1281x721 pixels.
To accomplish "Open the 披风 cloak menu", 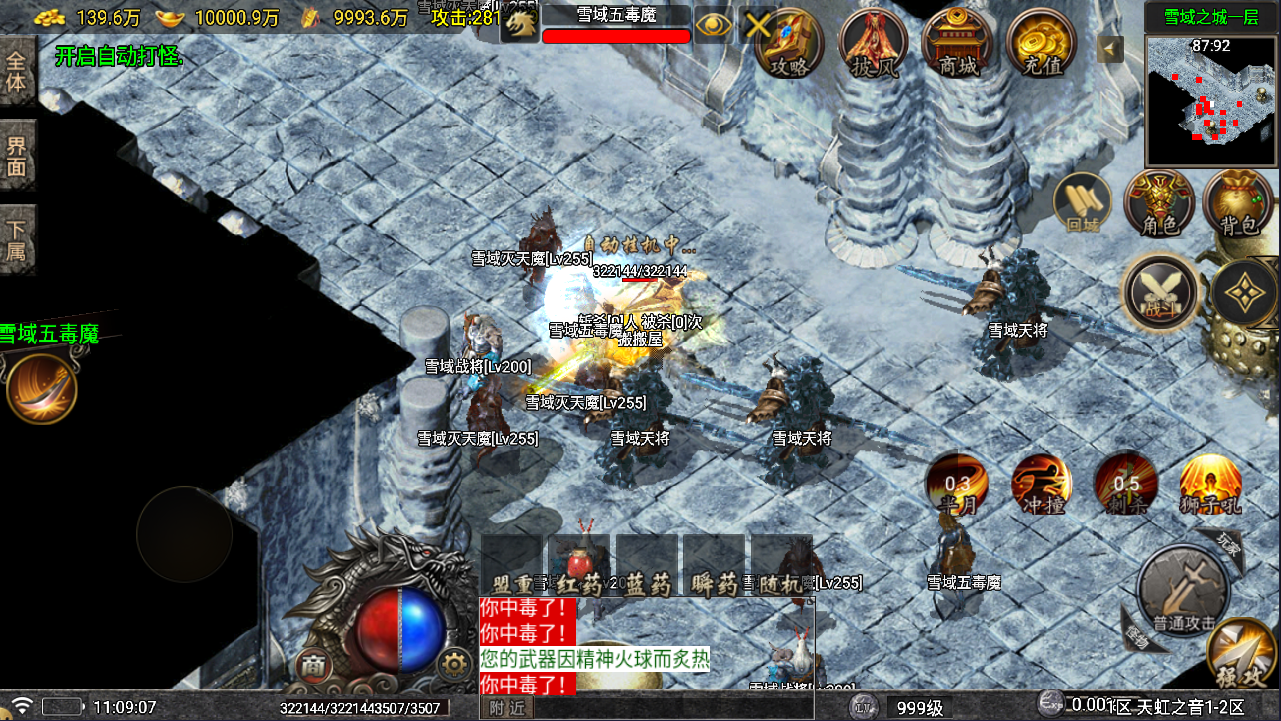I will point(873,42).
